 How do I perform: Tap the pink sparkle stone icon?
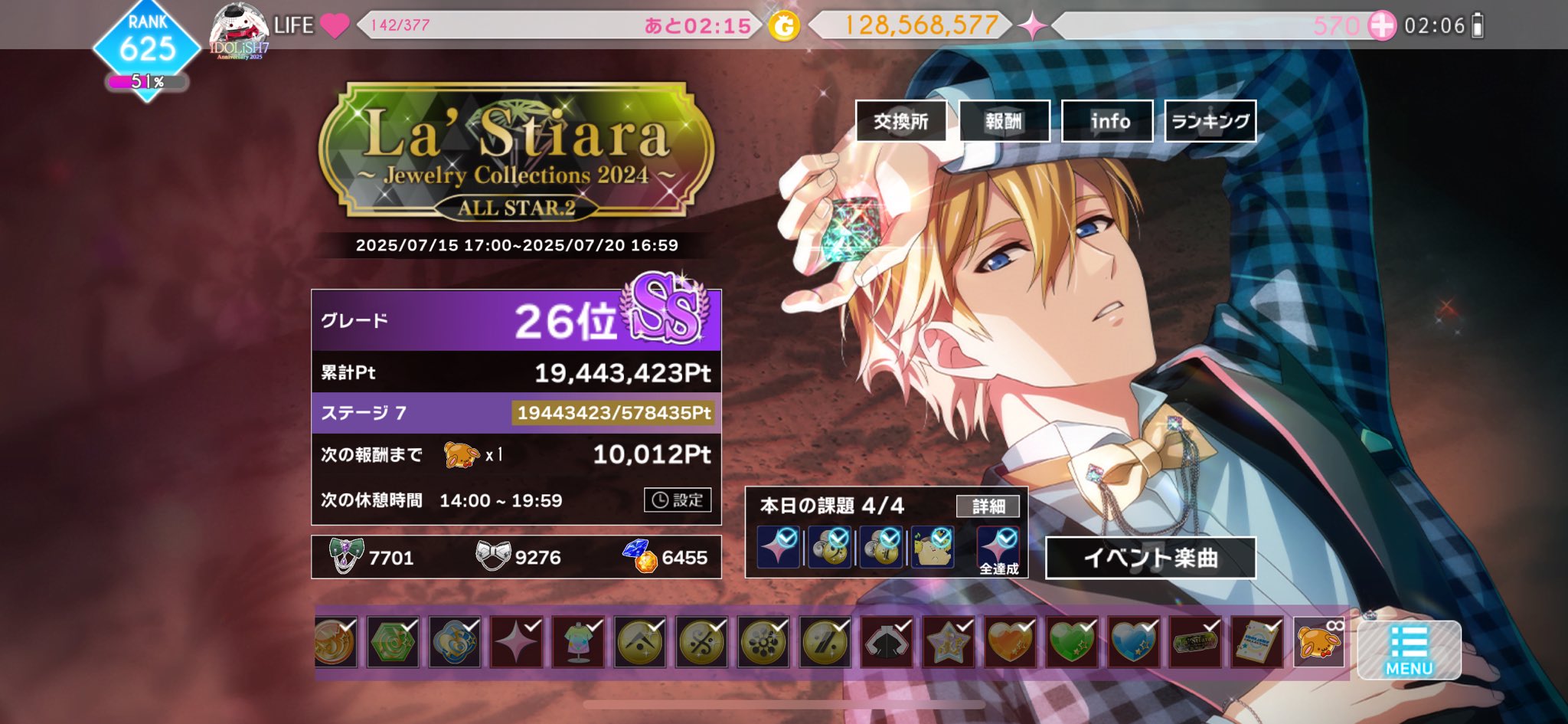click(1038, 24)
